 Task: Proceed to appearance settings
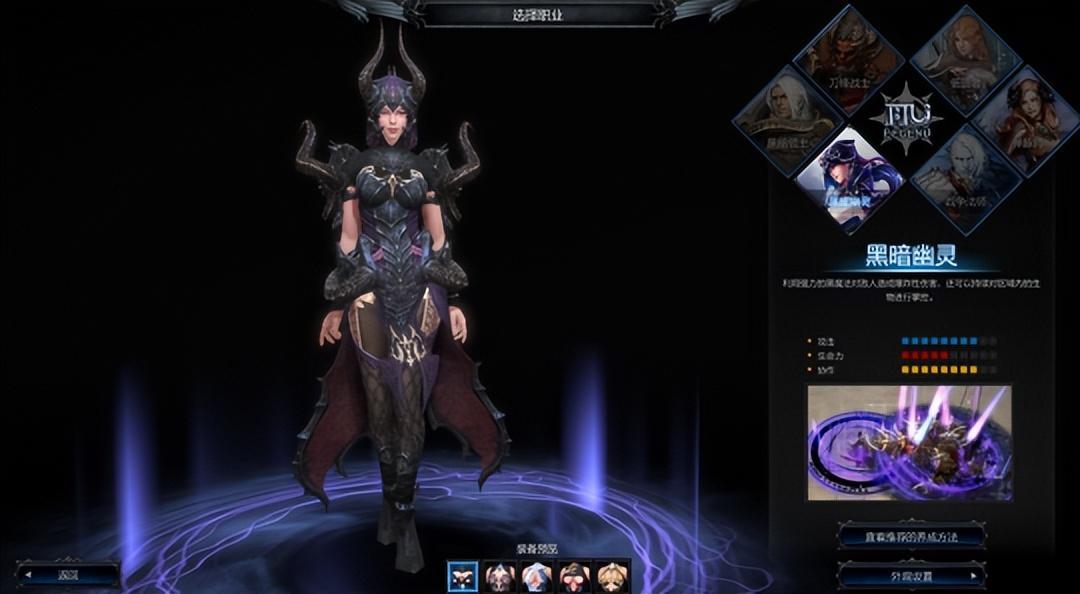pyautogui.click(x=910, y=576)
